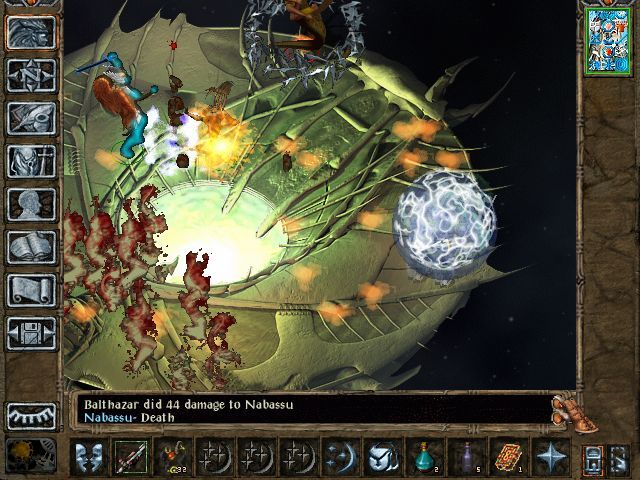This screenshot has height=480, width=640.
Task: Select the staff weapon quick slot
Action: tap(130, 457)
